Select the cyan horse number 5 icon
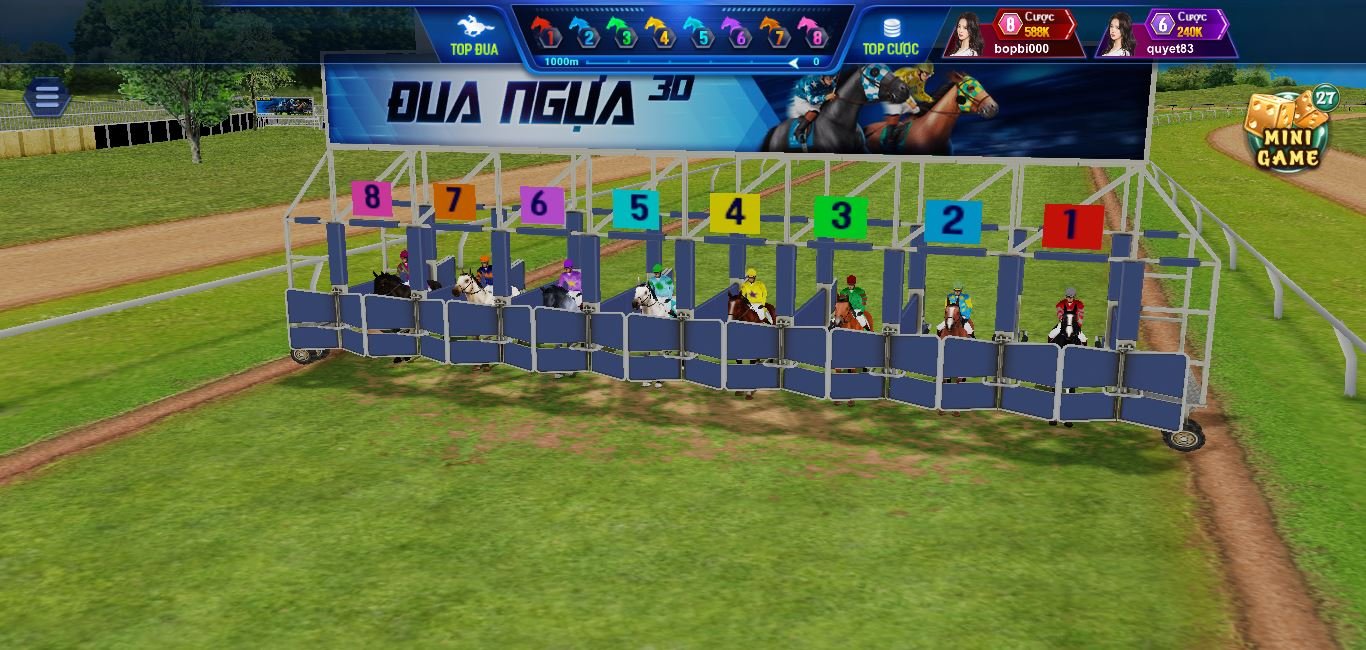 700,32
